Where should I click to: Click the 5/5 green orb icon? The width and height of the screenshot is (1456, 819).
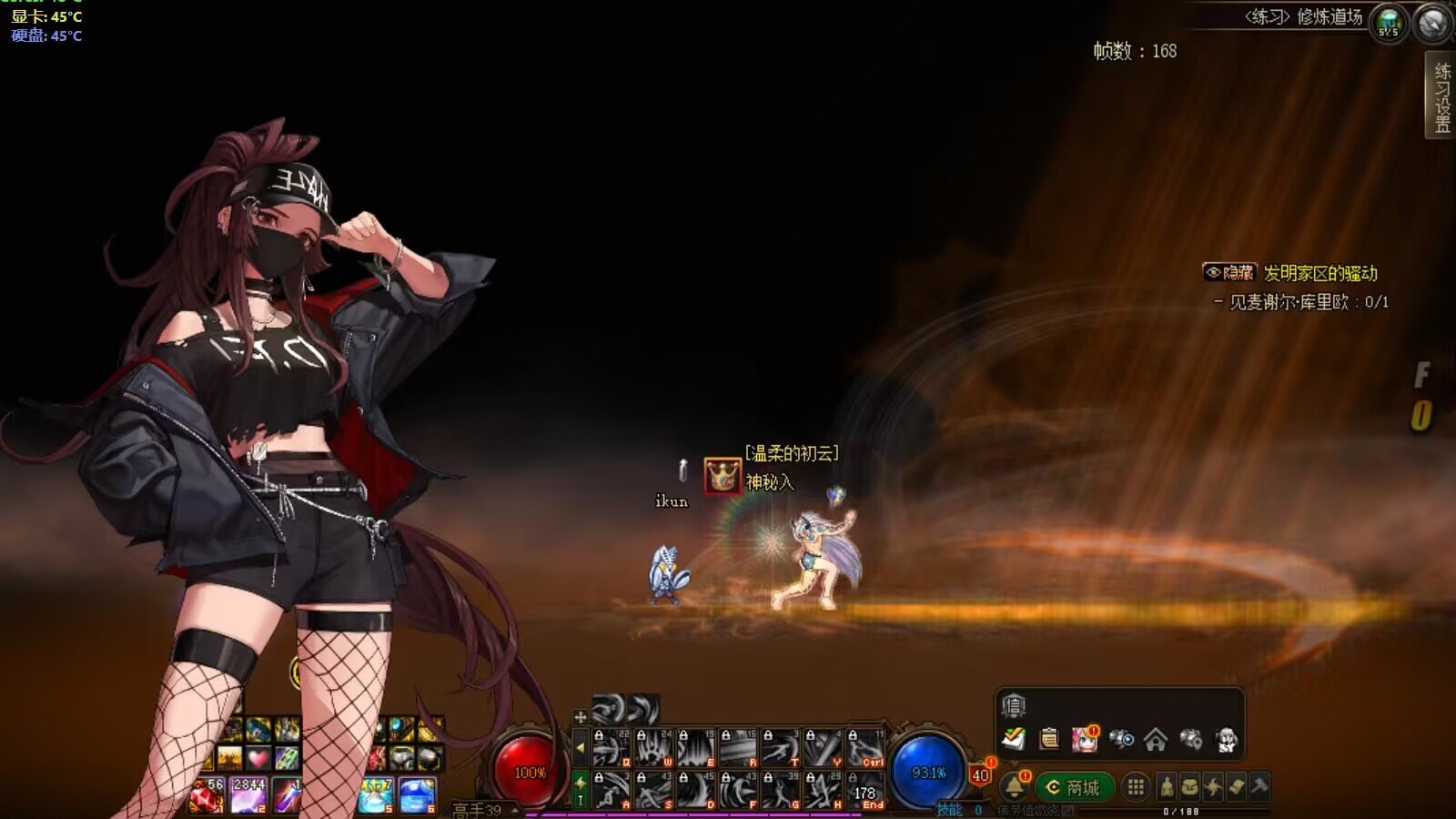tap(1389, 23)
